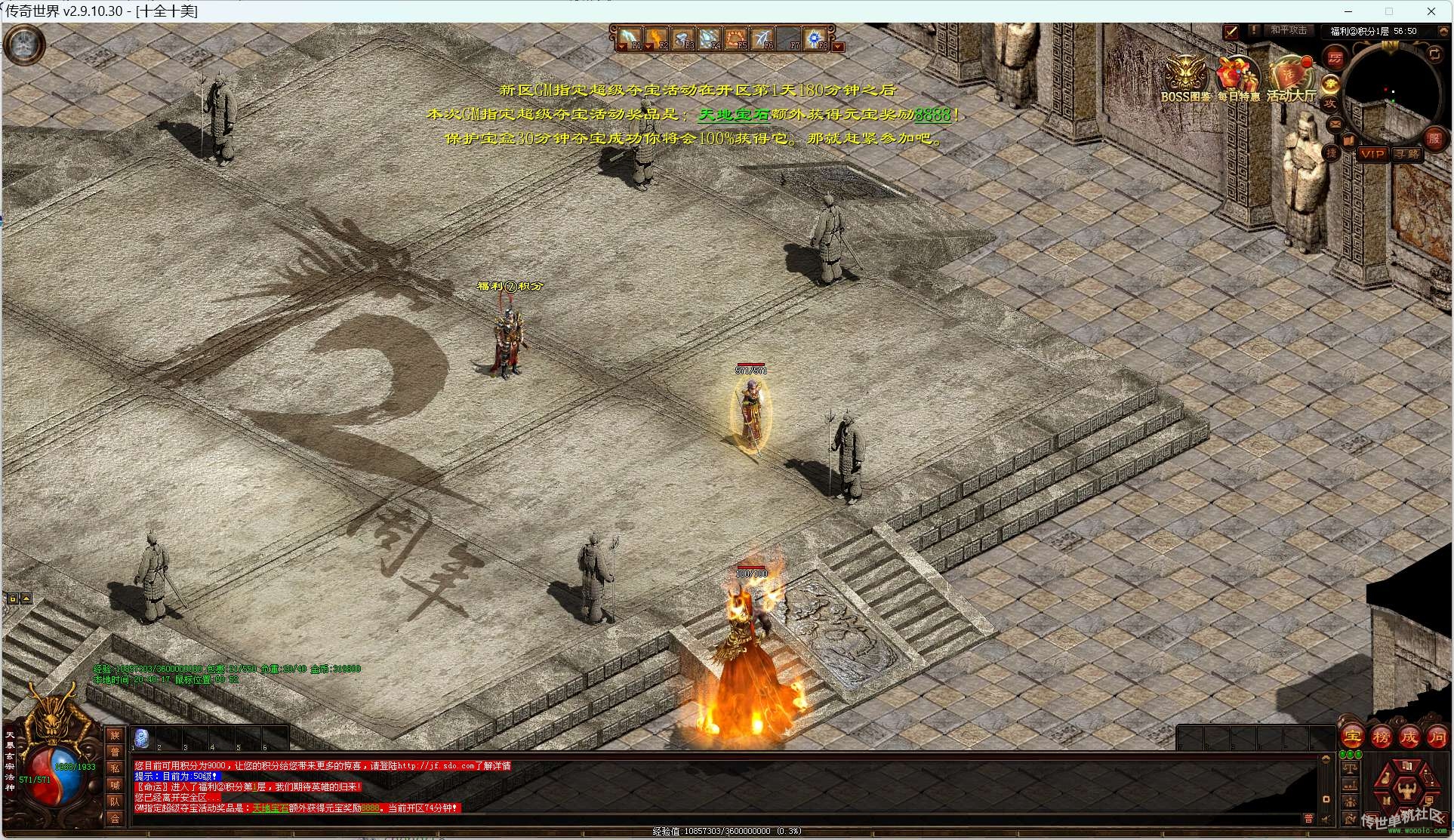Toggle the 和平攻击 attack mode button
The height and width of the screenshot is (840, 1454).
pyautogui.click(x=1288, y=31)
